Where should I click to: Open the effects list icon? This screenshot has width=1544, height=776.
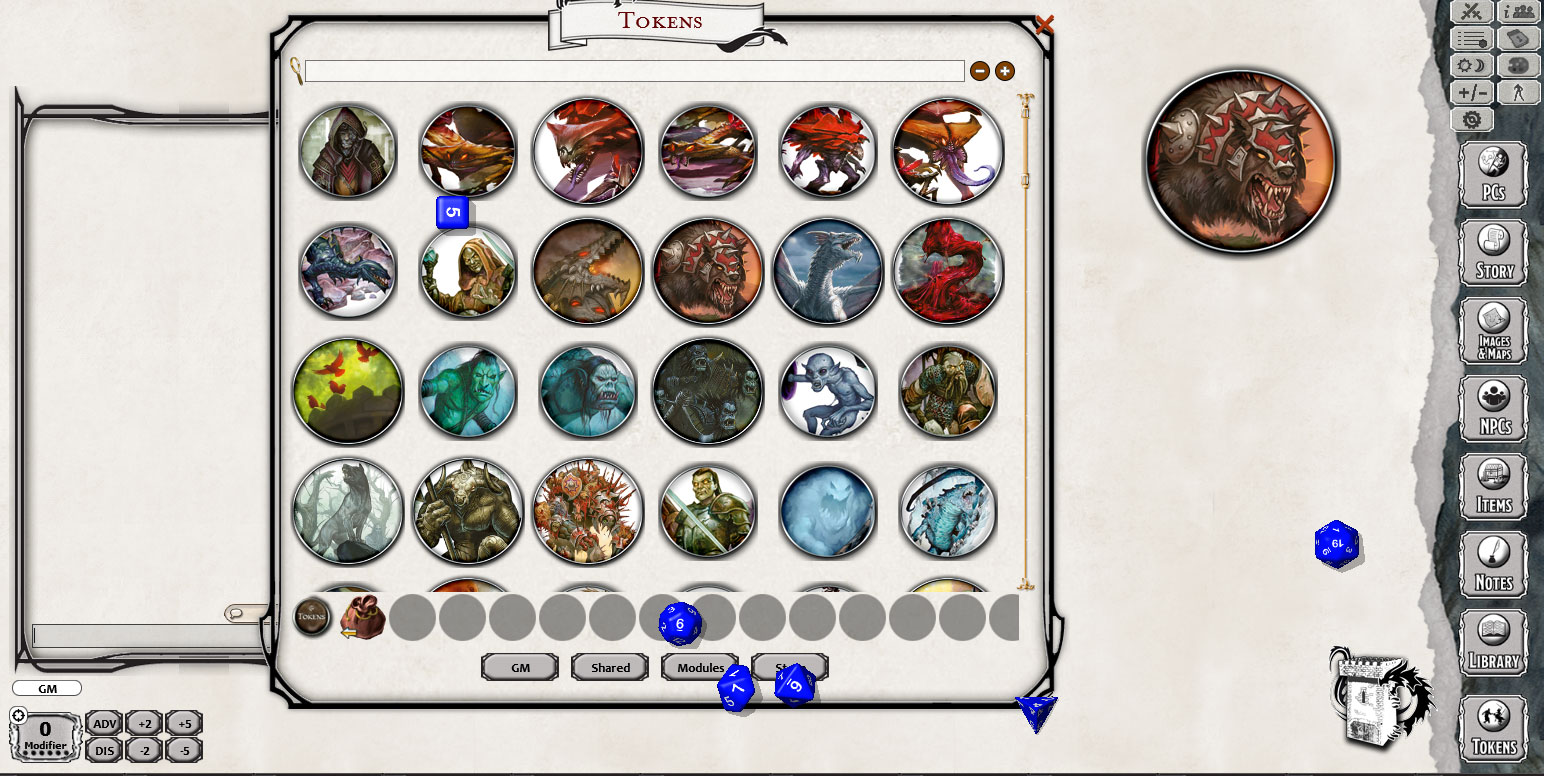pos(1471,38)
